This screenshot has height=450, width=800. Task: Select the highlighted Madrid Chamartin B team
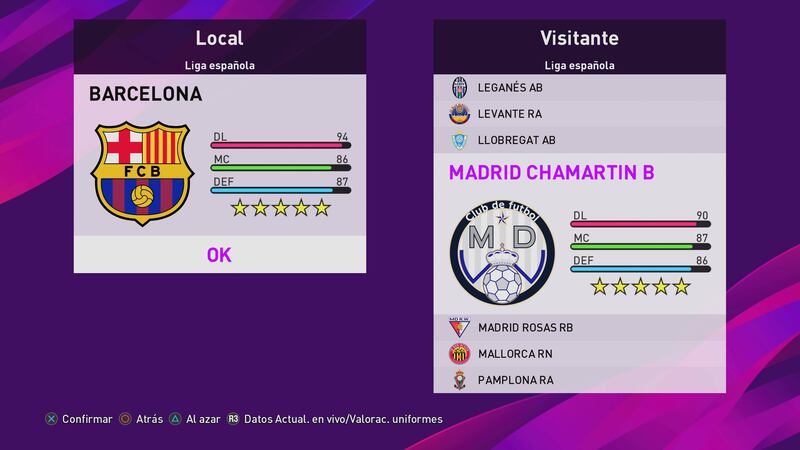tap(551, 172)
